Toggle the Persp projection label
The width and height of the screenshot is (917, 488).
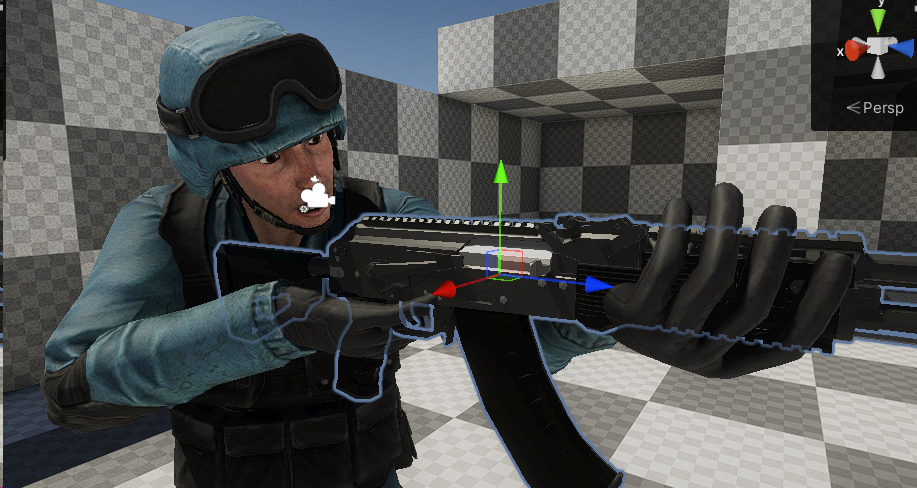pyautogui.click(x=874, y=108)
